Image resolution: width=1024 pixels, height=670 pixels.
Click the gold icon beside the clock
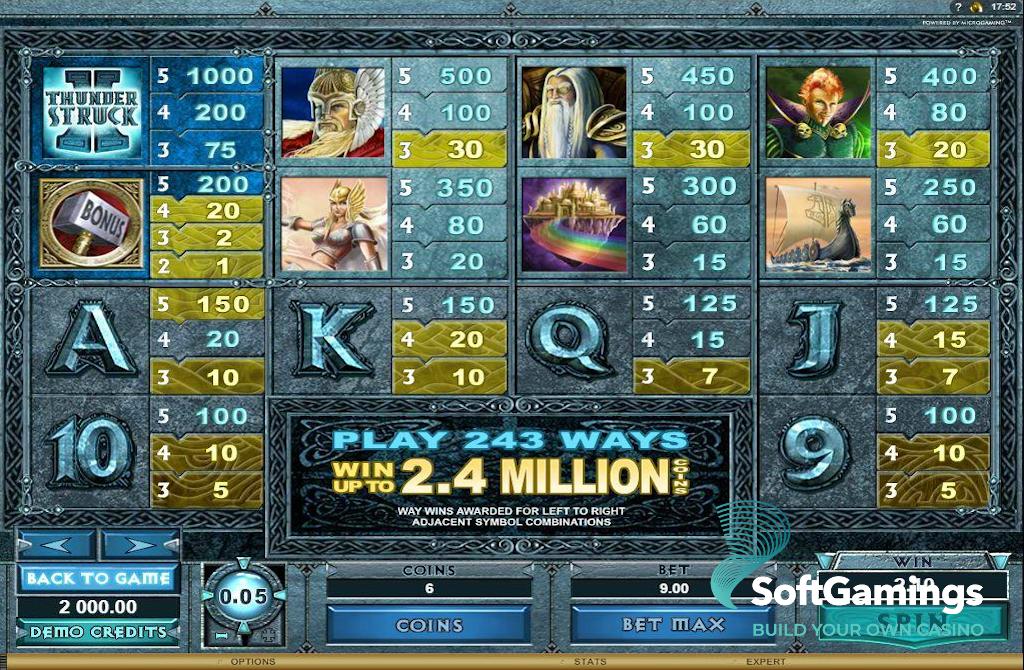976,7
